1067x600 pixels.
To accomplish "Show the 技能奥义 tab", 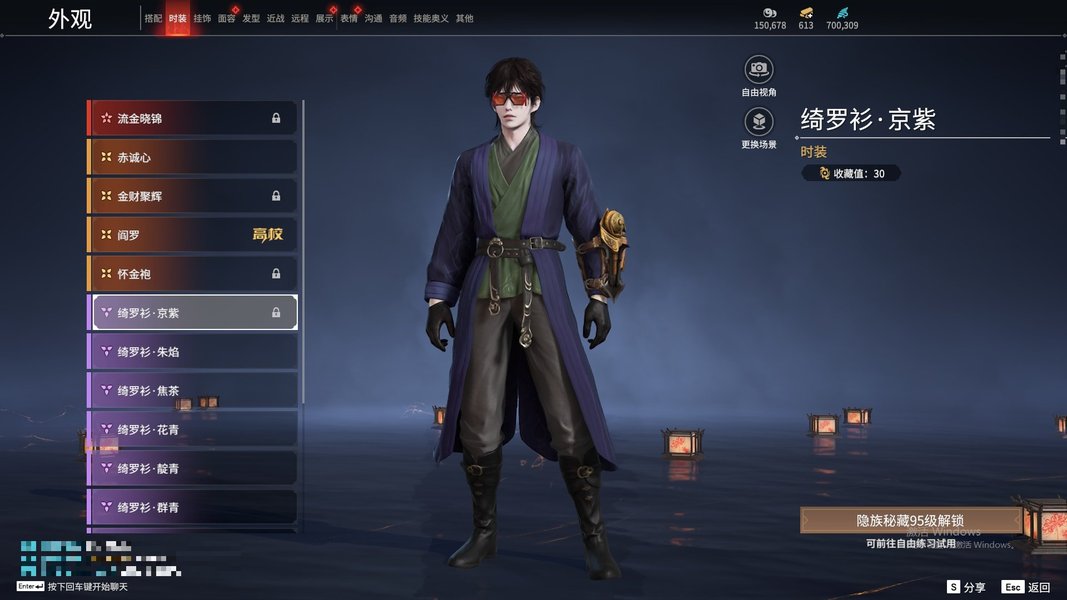I will coord(429,19).
